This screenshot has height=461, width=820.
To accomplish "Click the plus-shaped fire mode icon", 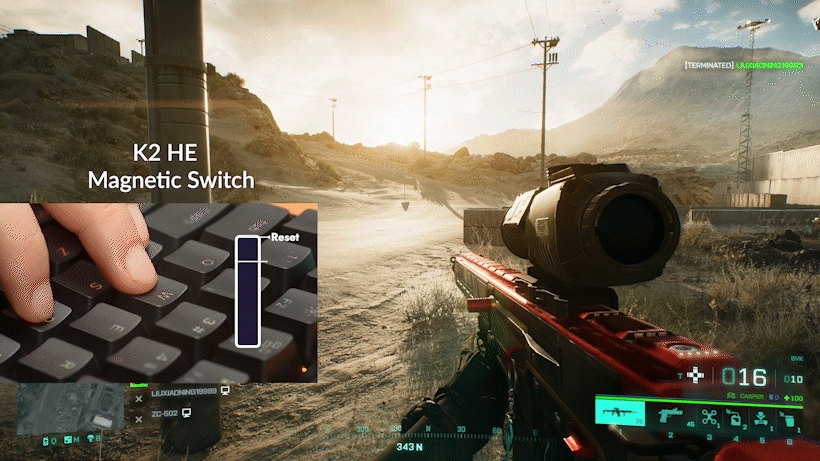I will click(693, 375).
